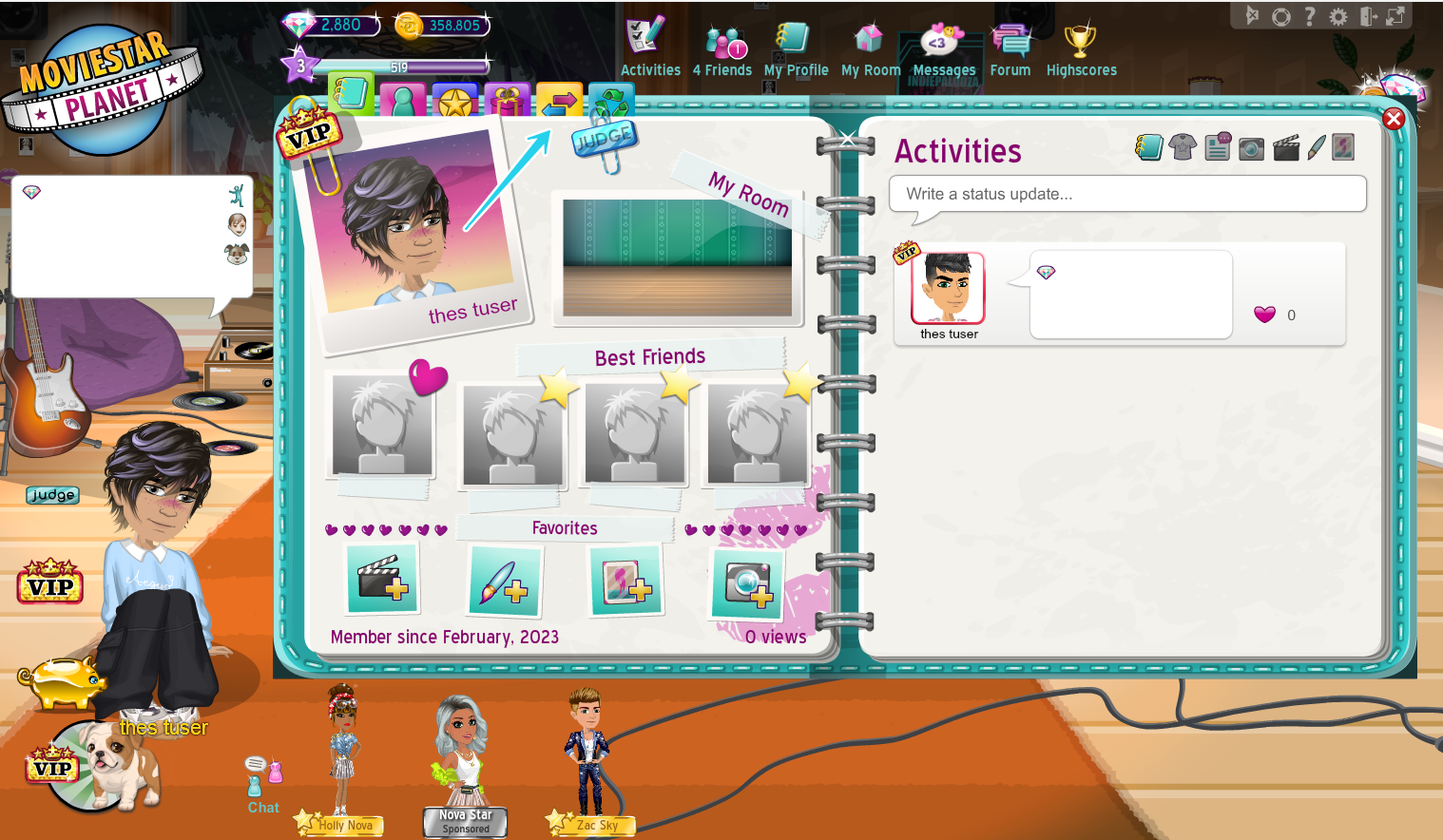Open the clapperboard movies filter in Activities
The height and width of the screenshot is (840, 1443).
pyautogui.click(x=1285, y=147)
